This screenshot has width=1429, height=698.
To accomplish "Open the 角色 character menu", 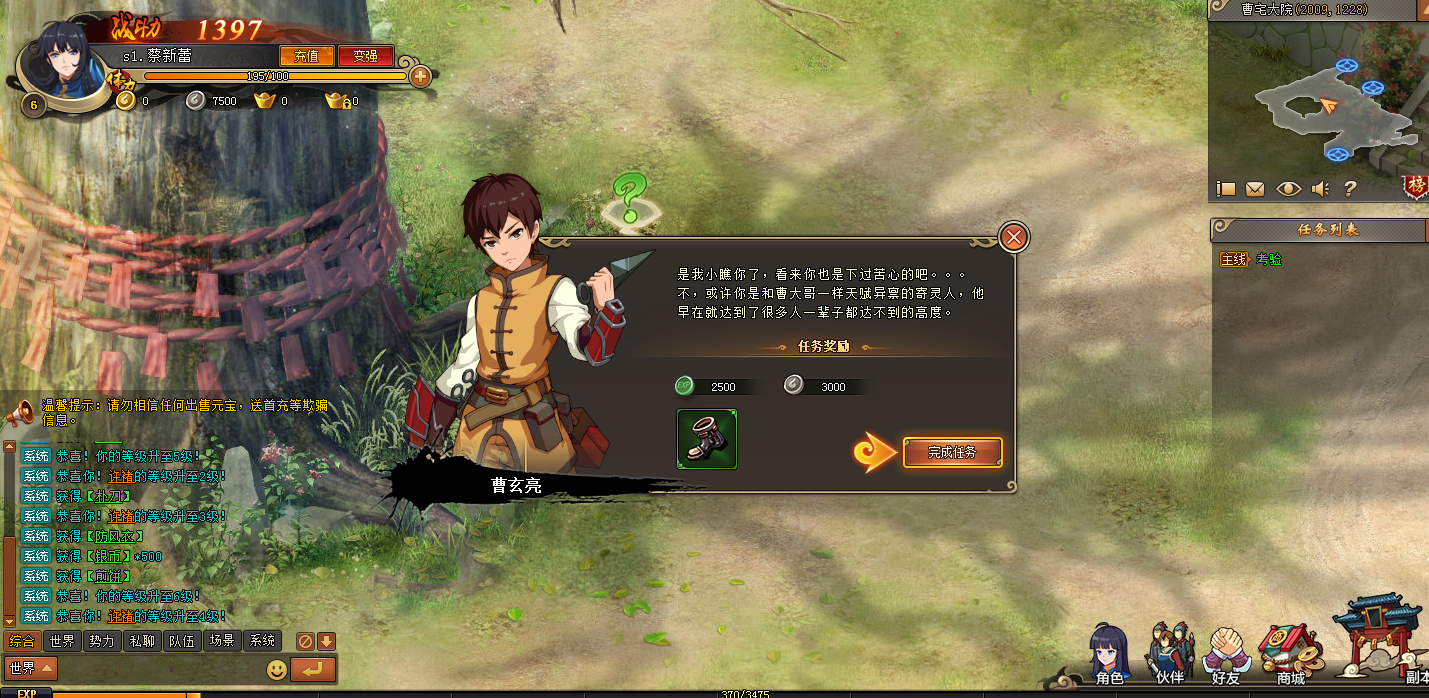I will pos(1109,655).
